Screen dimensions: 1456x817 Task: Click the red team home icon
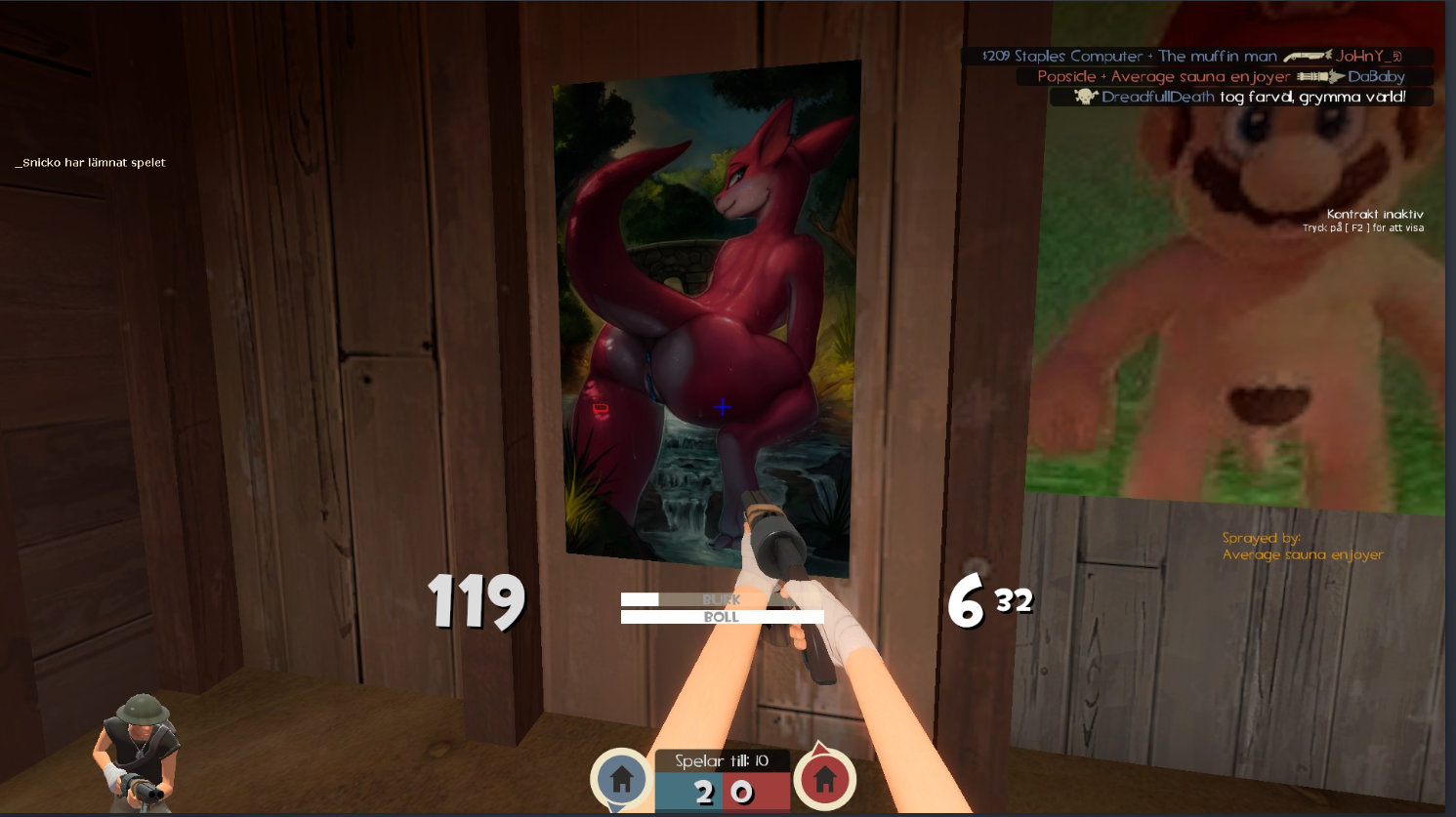coord(825,779)
